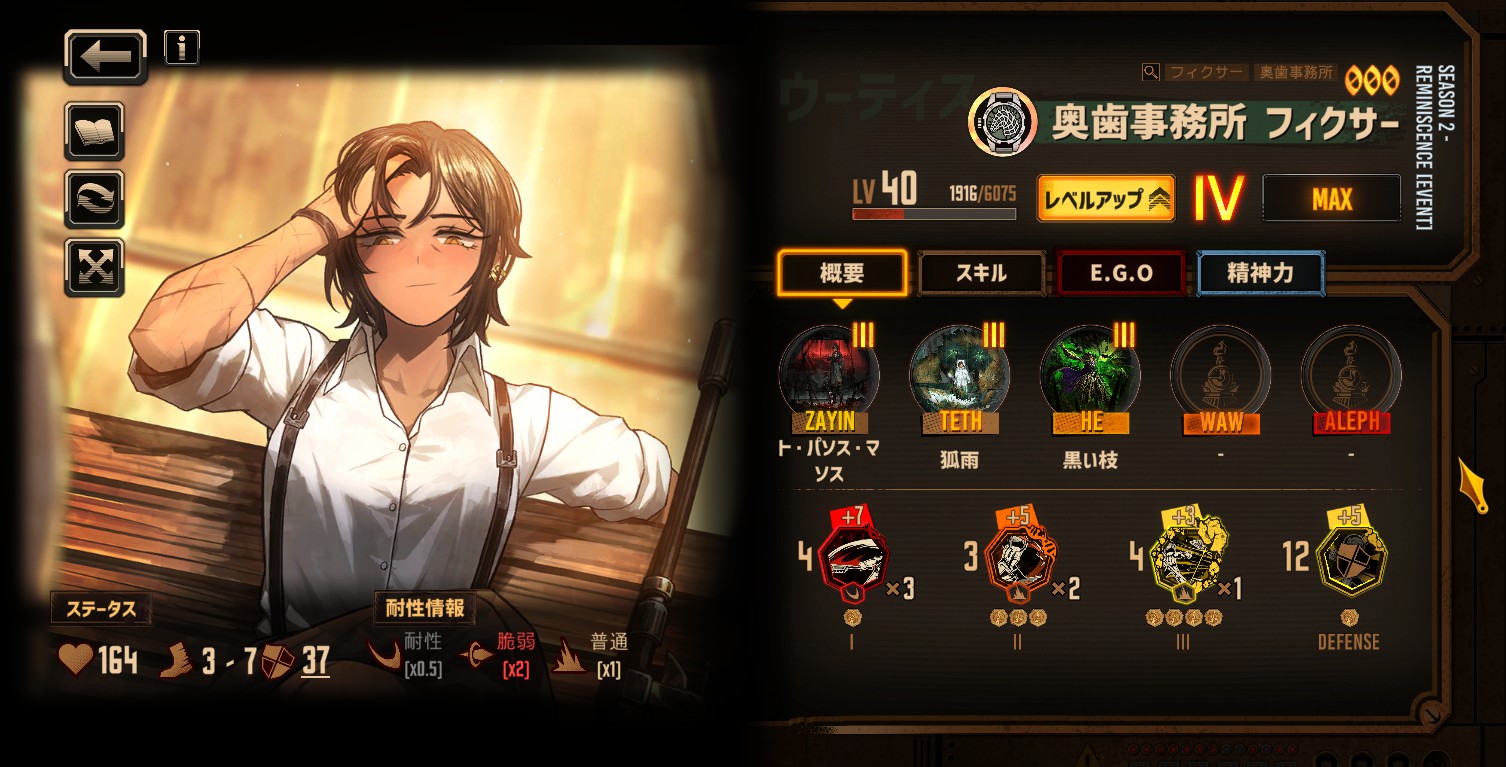Inspect the DEFENSE shield skill icon

tap(1348, 560)
